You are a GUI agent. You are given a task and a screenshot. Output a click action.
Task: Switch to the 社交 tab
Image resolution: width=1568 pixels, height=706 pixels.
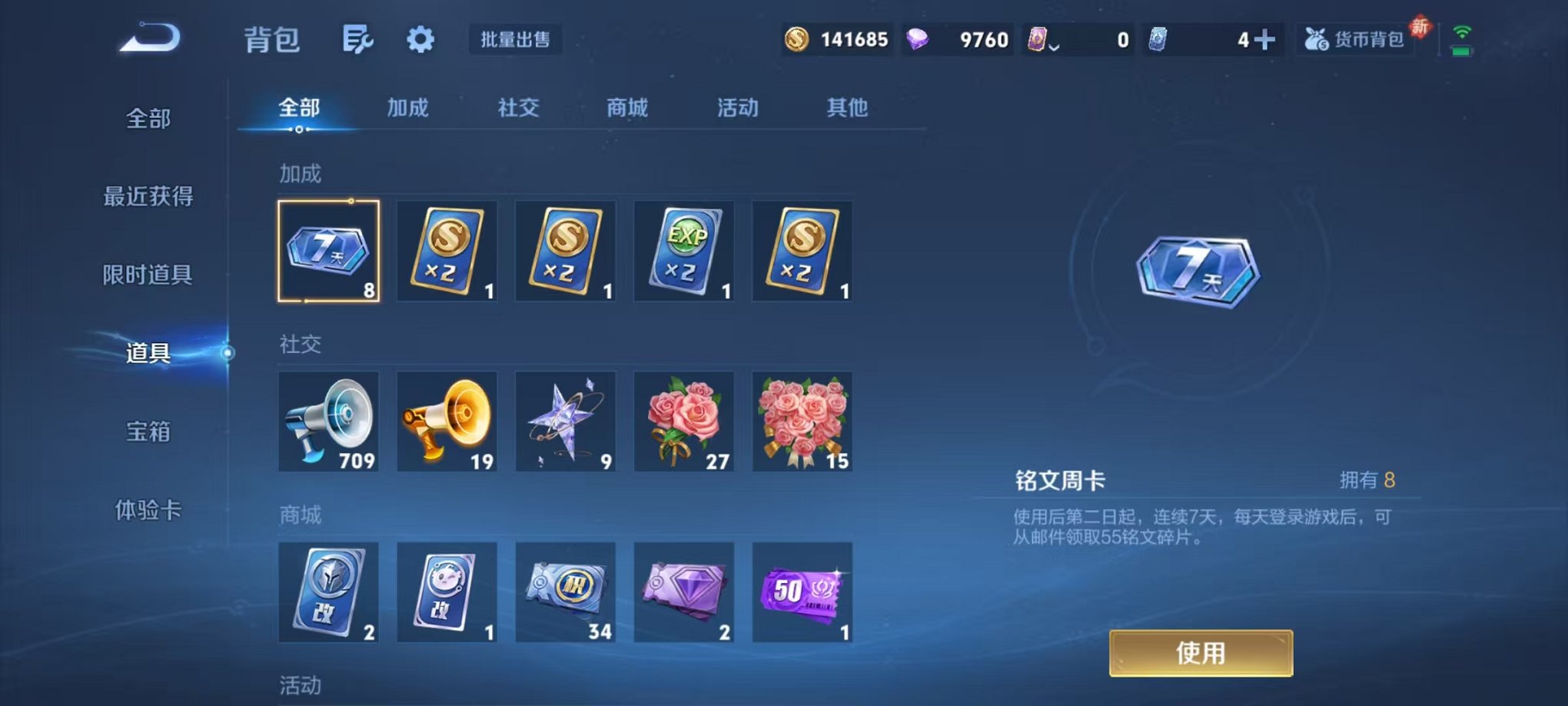(x=517, y=108)
